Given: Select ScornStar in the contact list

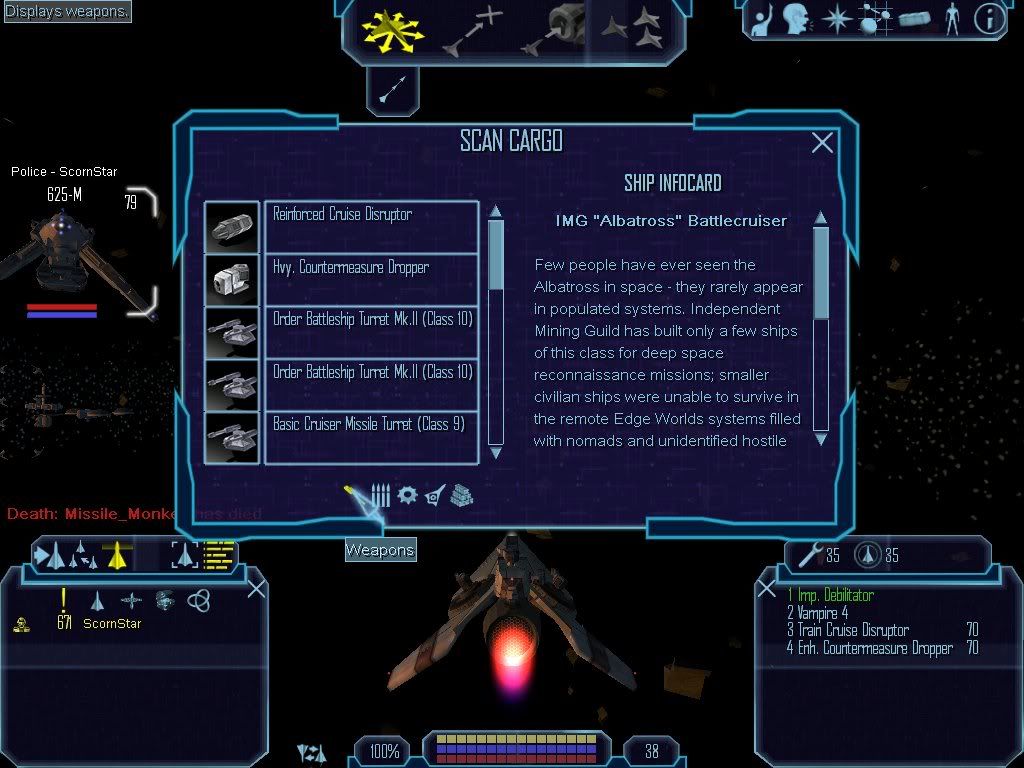Looking at the screenshot, I should tap(112, 624).
